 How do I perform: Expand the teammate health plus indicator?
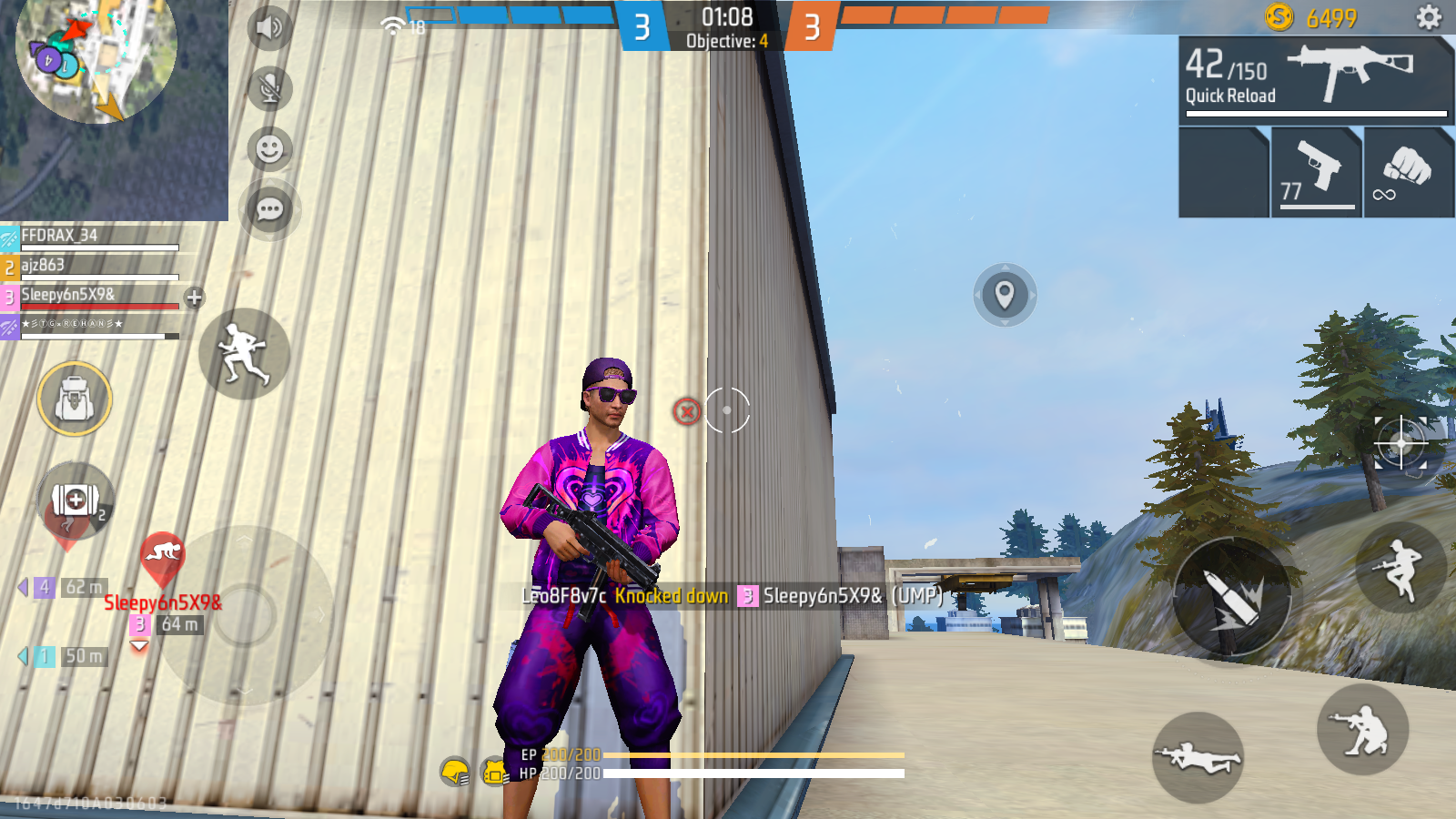[192, 296]
